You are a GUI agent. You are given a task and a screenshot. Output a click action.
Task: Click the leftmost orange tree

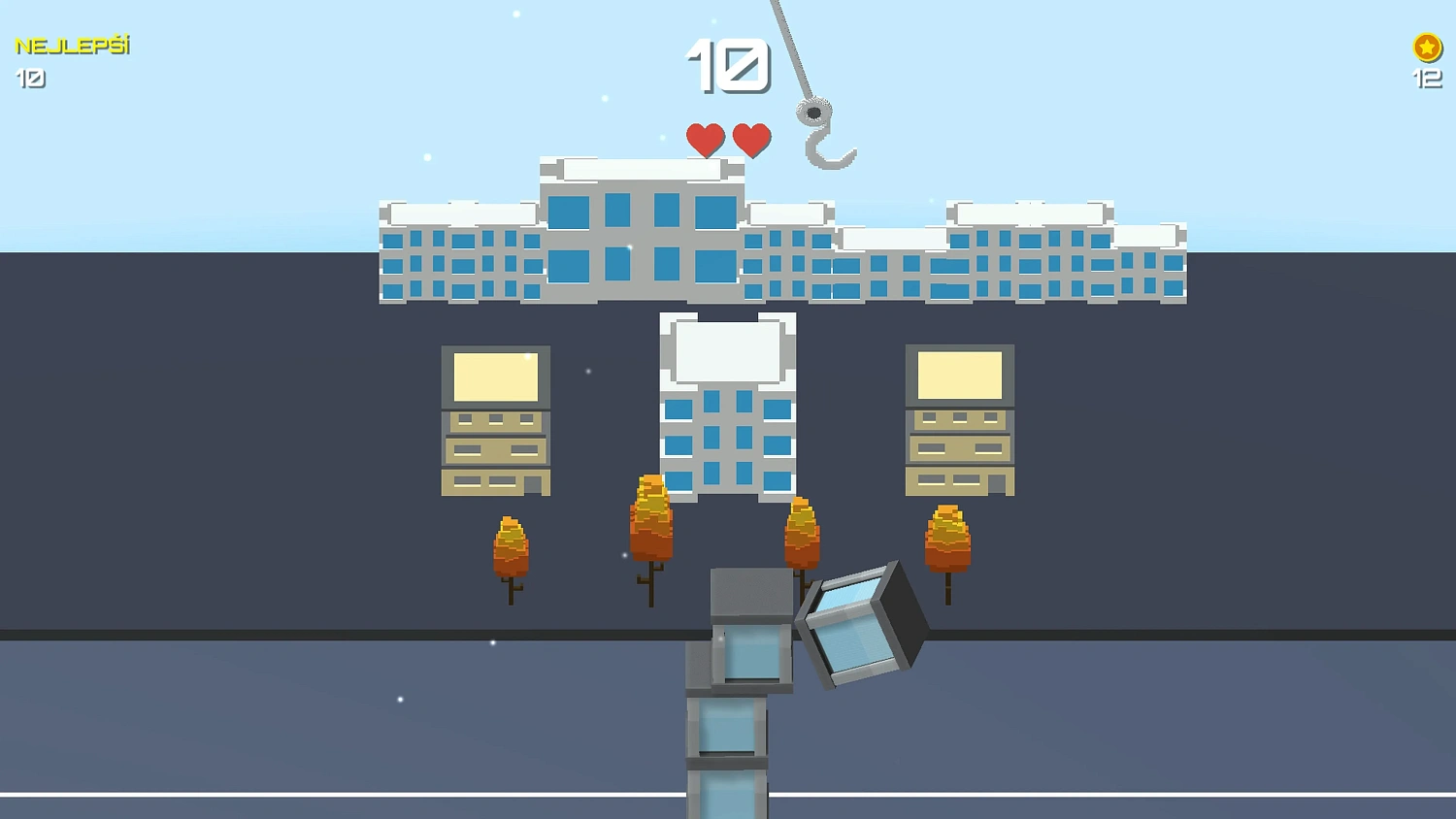(x=510, y=548)
